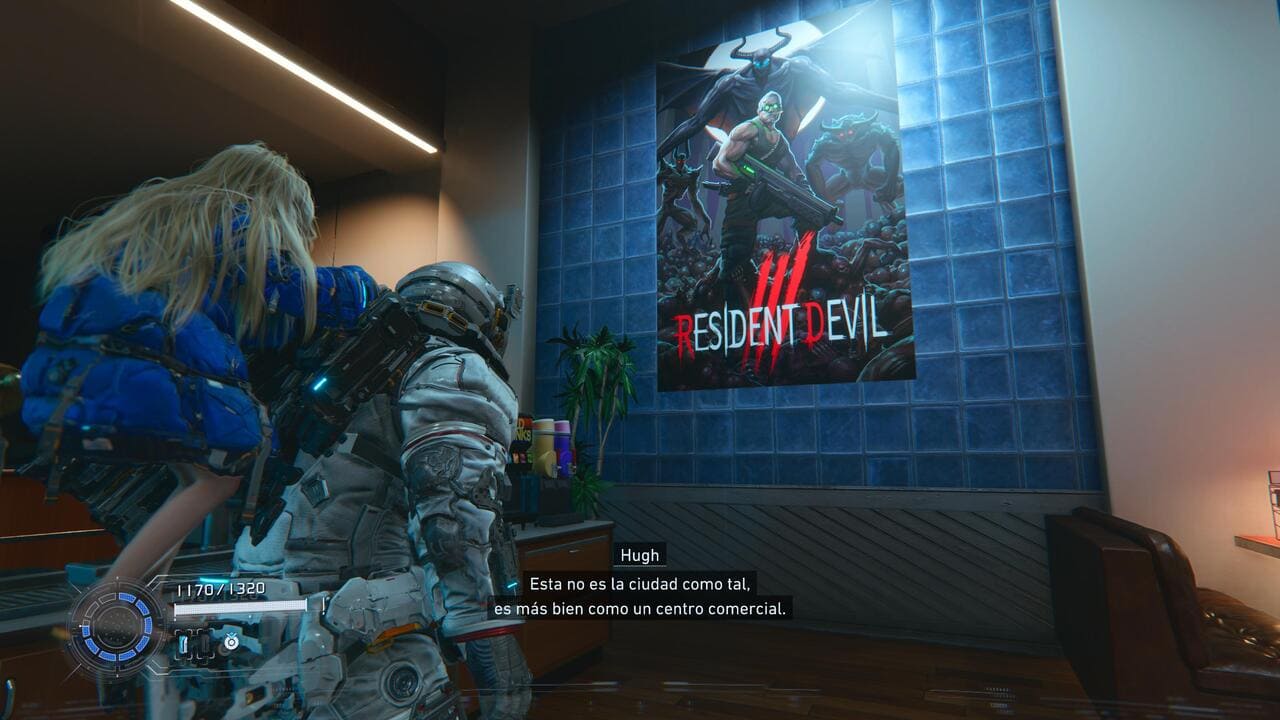Click the round medal icon under the health bar
Image resolution: width=1280 pixels, height=720 pixels.
(231, 642)
